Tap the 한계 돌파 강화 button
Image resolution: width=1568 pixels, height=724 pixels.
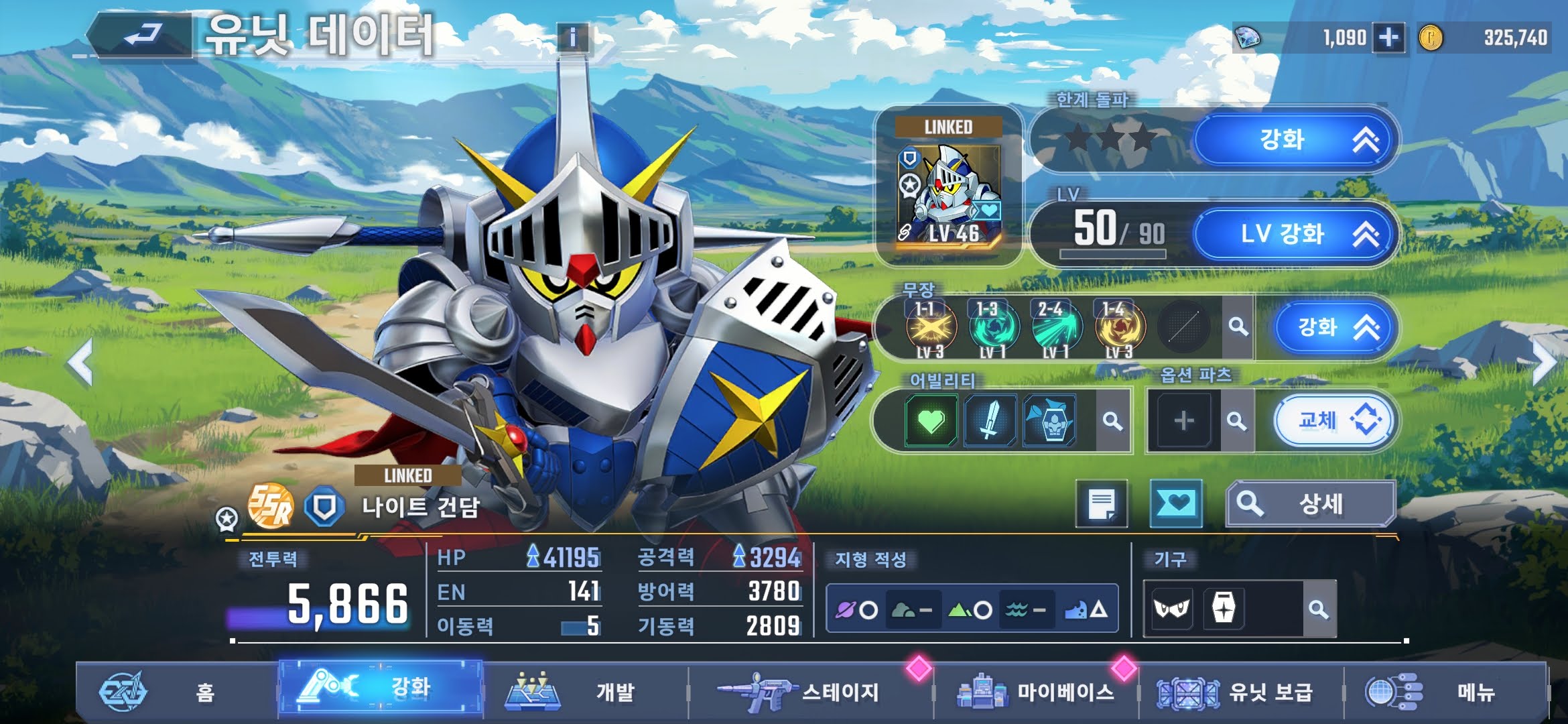pos(1295,140)
